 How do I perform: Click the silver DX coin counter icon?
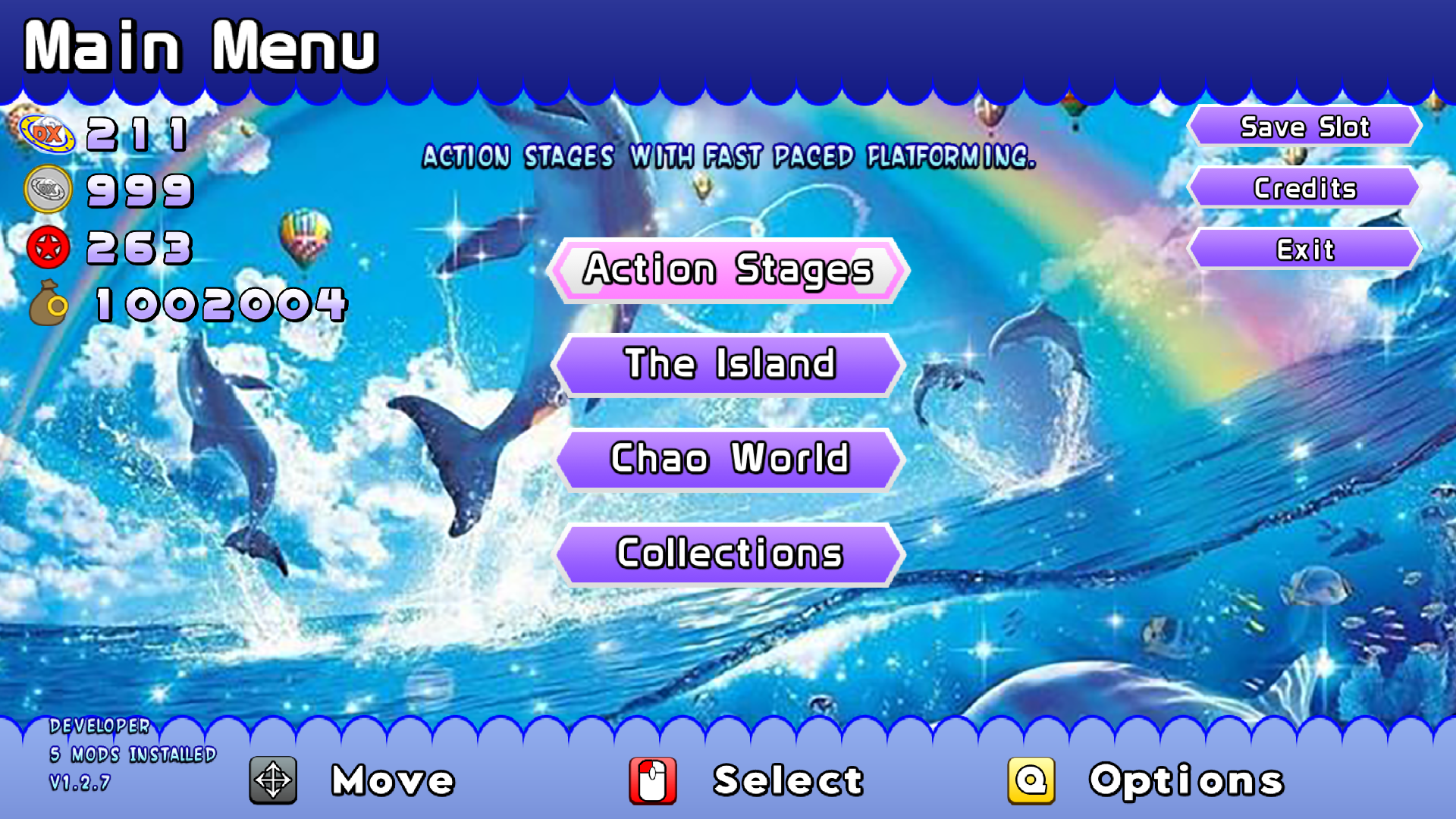point(47,190)
